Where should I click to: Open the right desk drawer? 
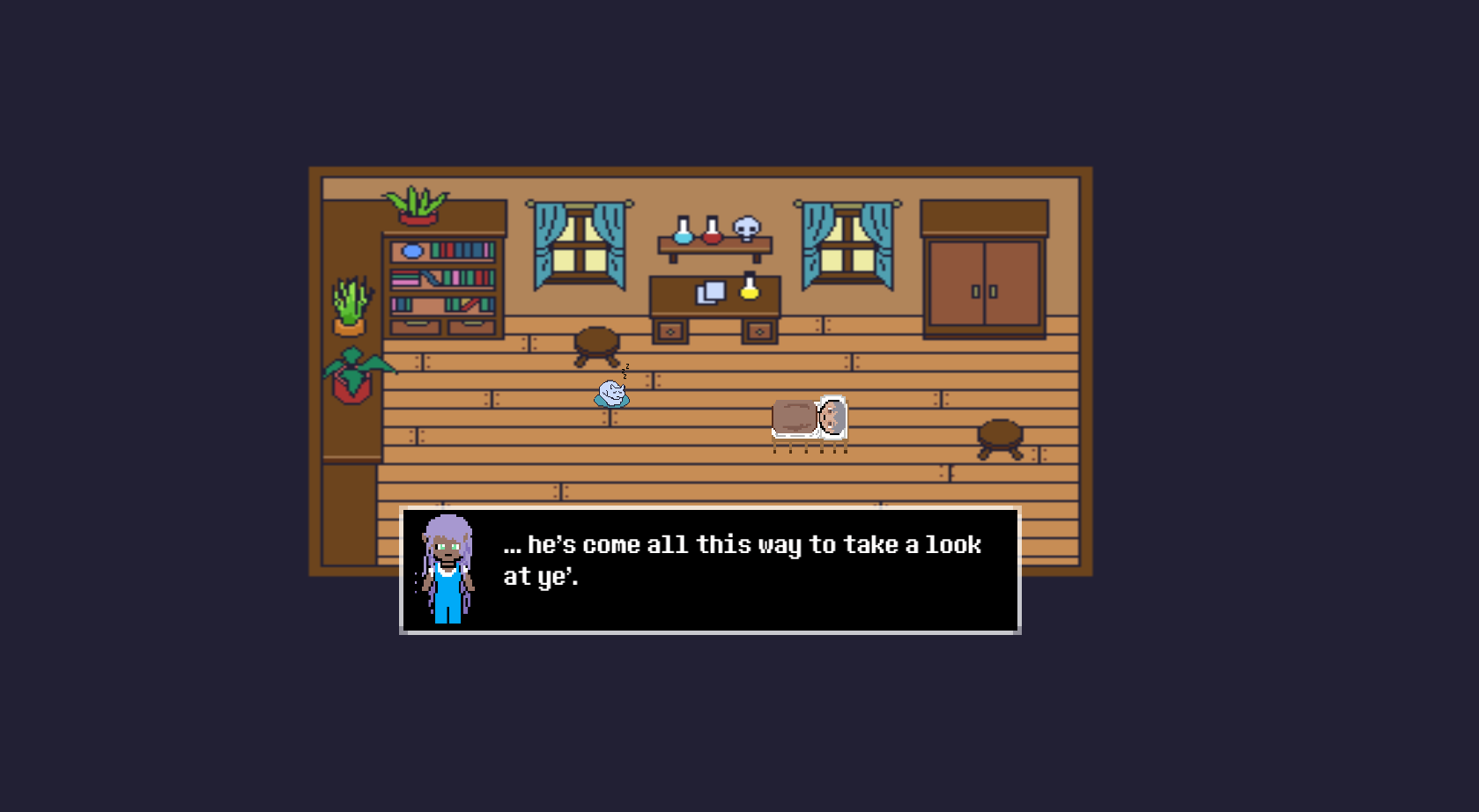758,333
